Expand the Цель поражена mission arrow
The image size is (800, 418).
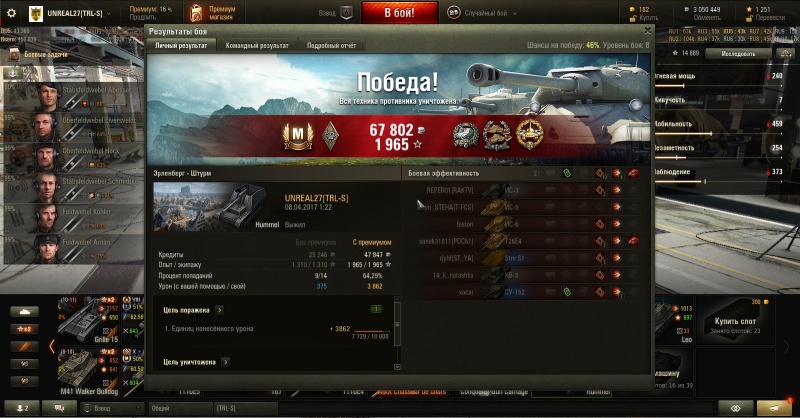point(219,310)
